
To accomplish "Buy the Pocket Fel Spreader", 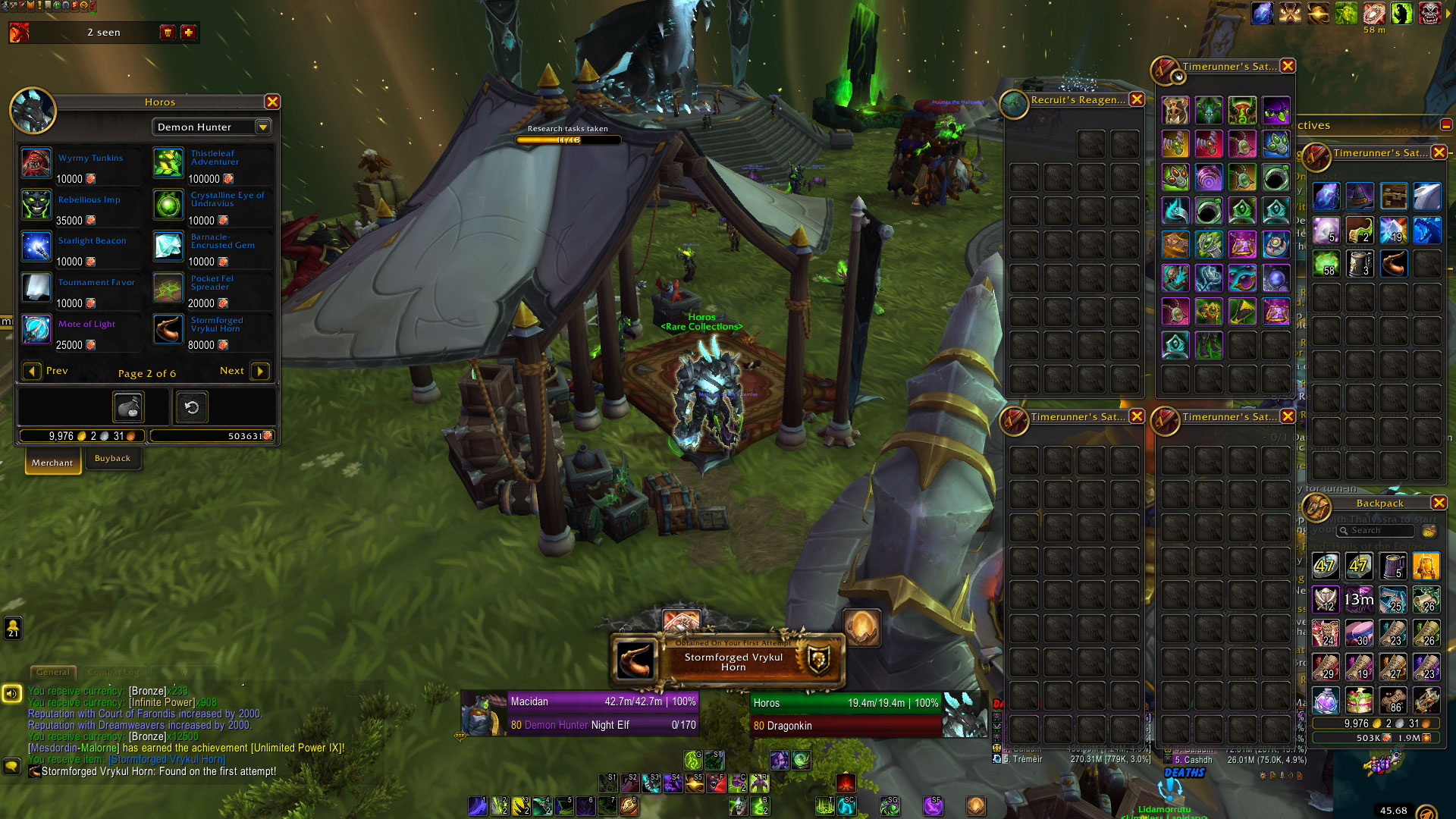I will pos(168,288).
